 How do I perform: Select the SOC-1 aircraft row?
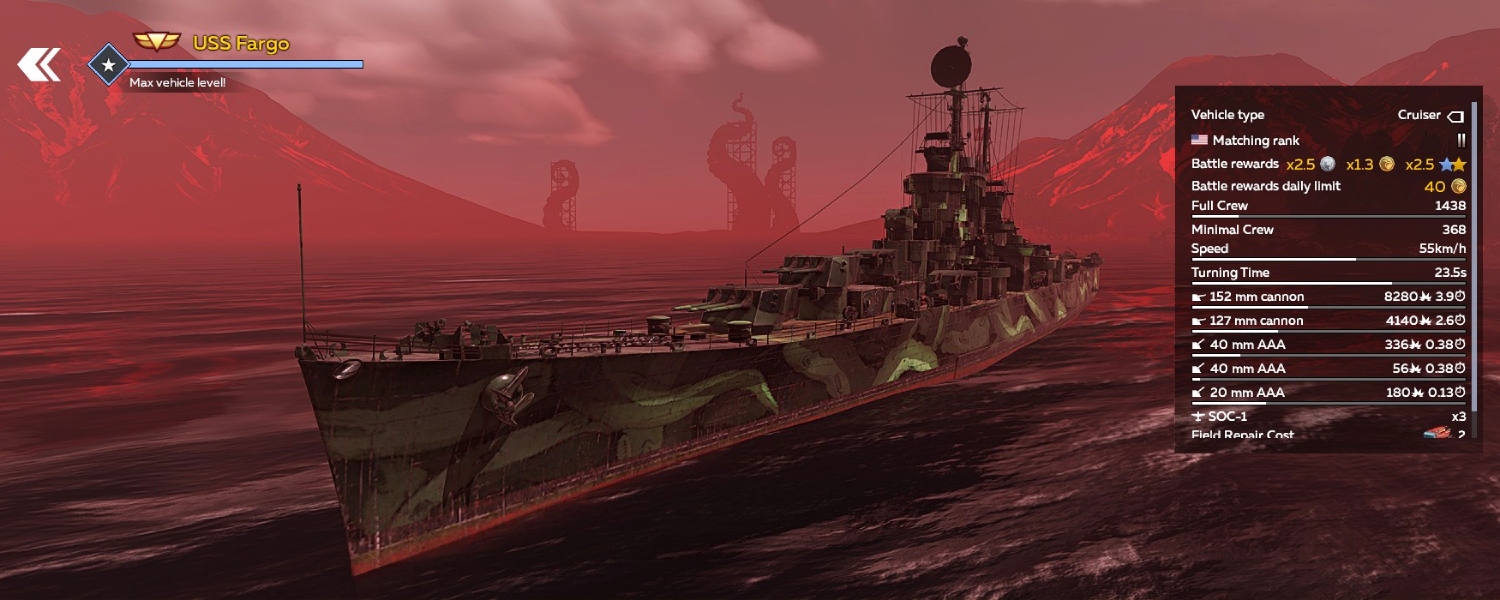tap(1328, 416)
